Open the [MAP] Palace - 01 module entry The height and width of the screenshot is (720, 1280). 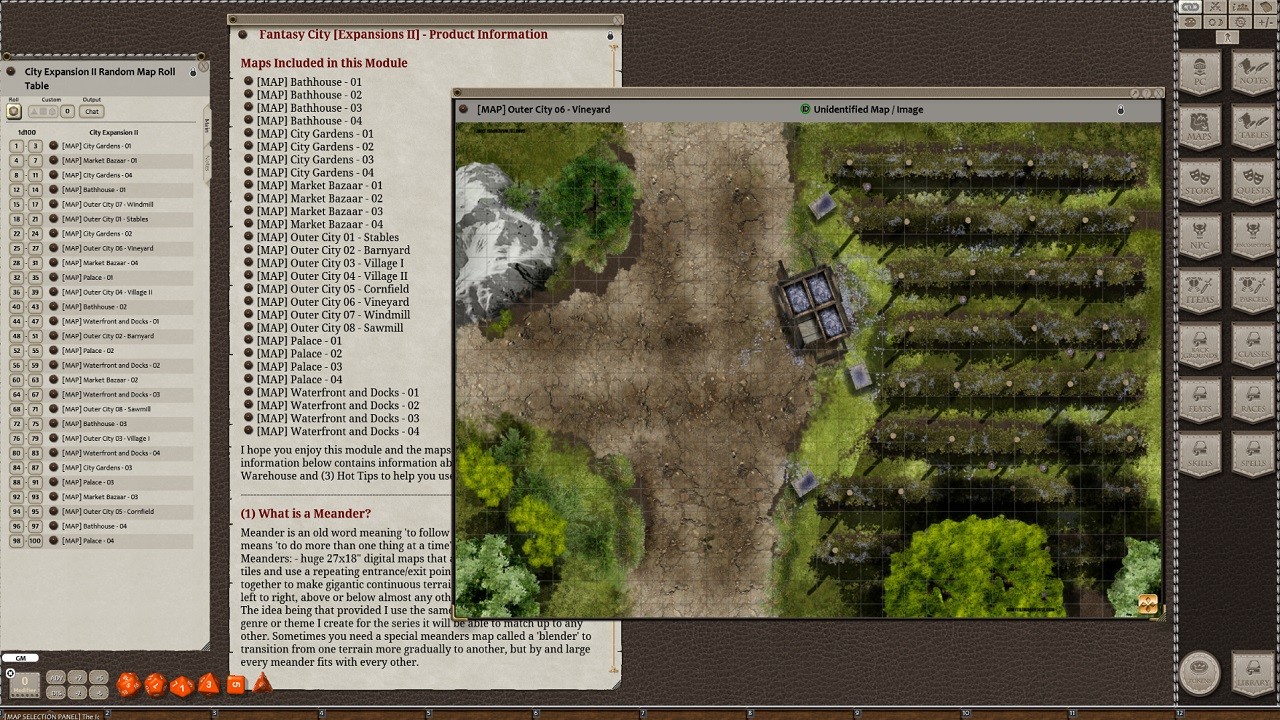(x=299, y=340)
